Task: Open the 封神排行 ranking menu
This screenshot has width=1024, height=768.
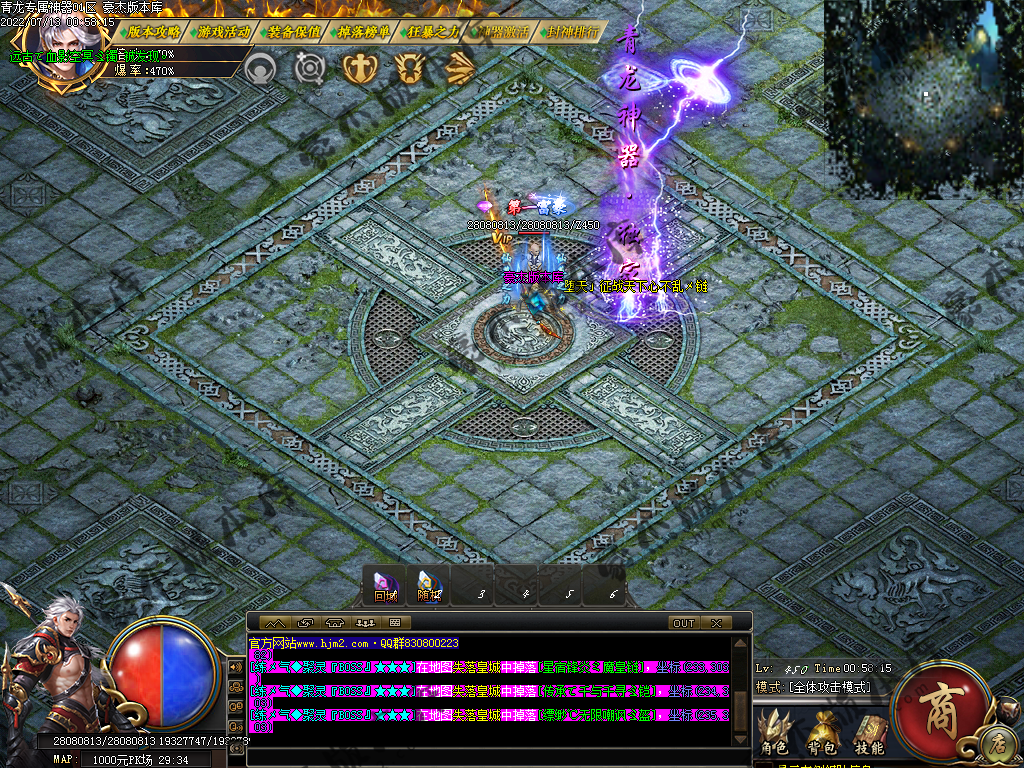Action: [x=574, y=31]
